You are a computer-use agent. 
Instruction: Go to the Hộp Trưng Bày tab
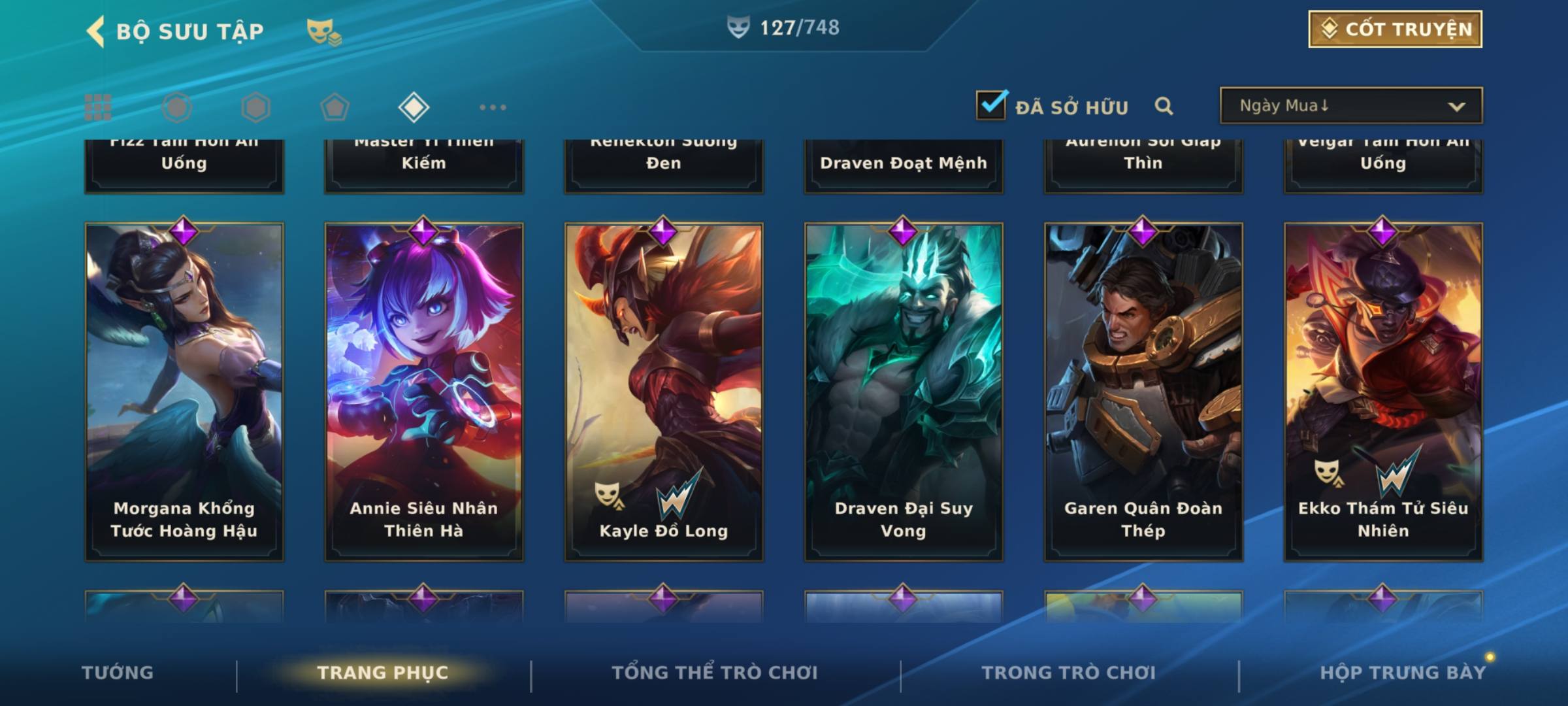(1403, 673)
